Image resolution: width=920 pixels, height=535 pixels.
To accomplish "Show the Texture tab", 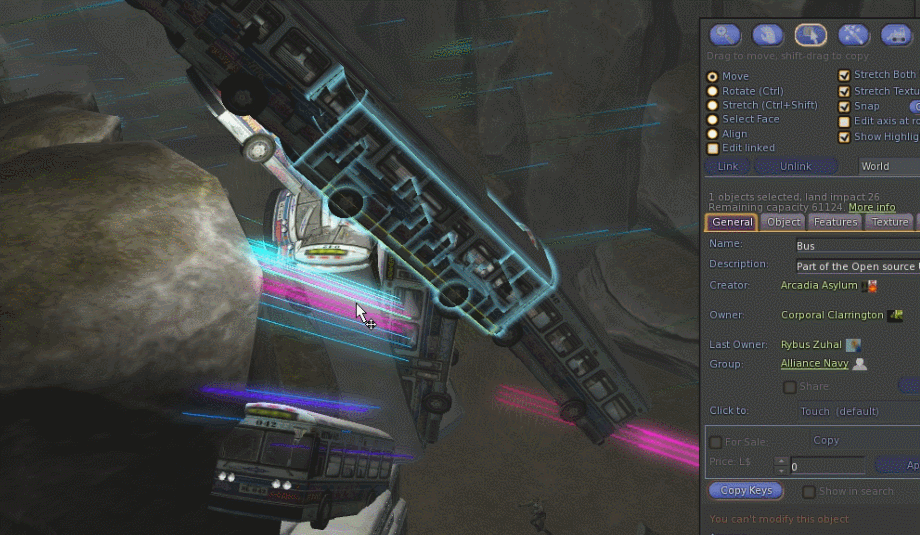I will point(888,222).
